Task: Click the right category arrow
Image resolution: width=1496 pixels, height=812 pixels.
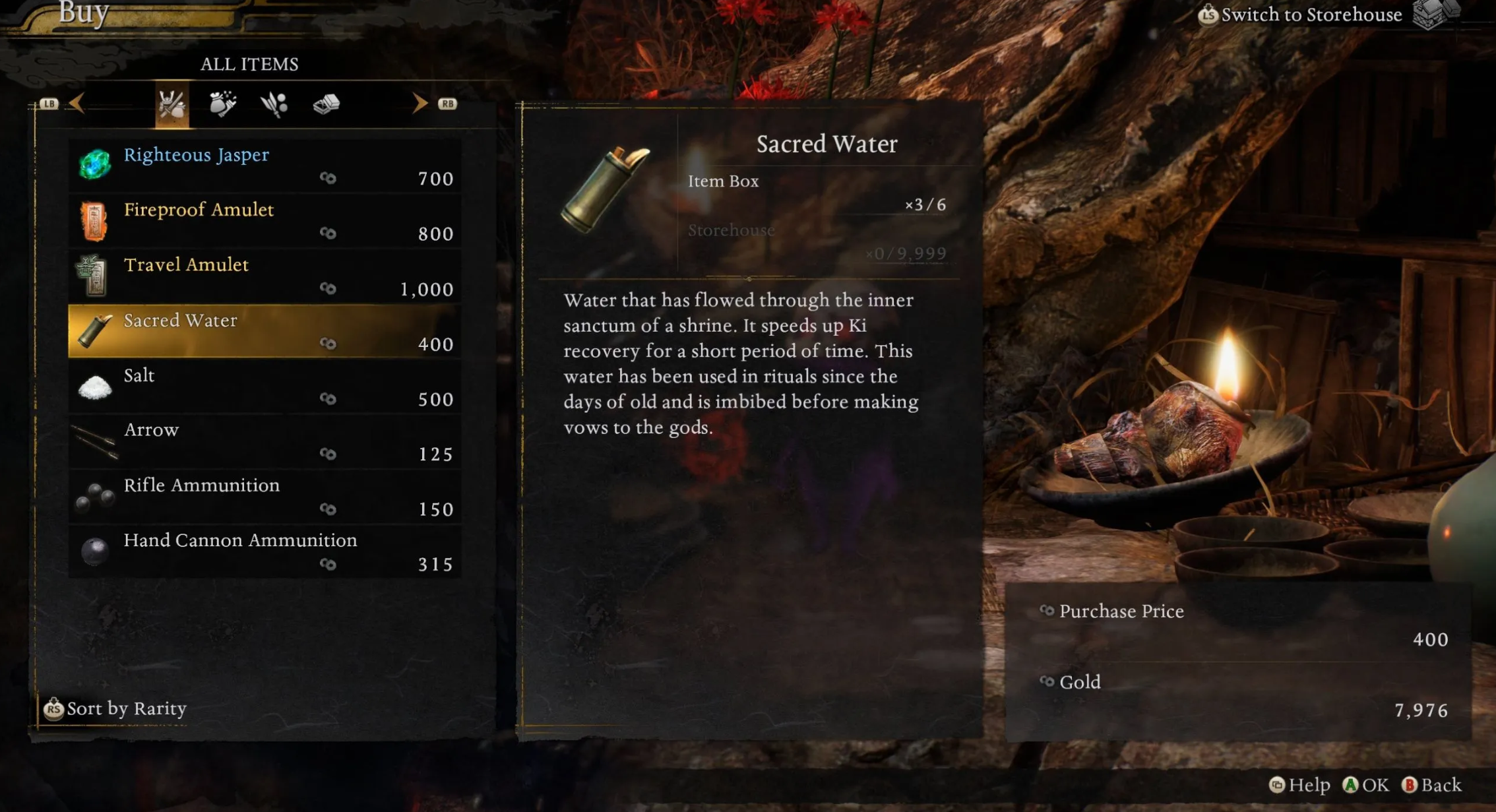Action: (x=420, y=104)
